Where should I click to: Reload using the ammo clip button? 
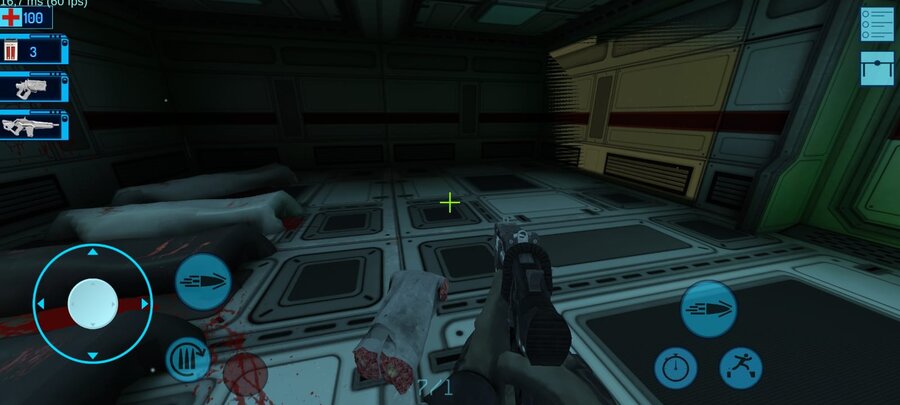187,360
